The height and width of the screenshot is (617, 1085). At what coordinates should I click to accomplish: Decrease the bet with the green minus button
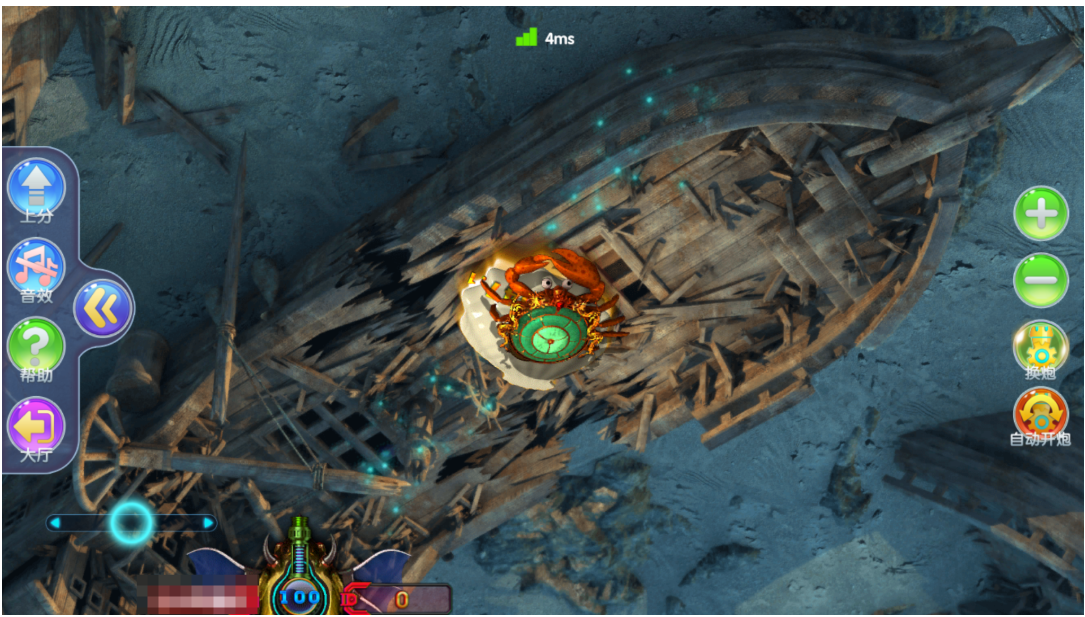pyautogui.click(x=1041, y=281)
